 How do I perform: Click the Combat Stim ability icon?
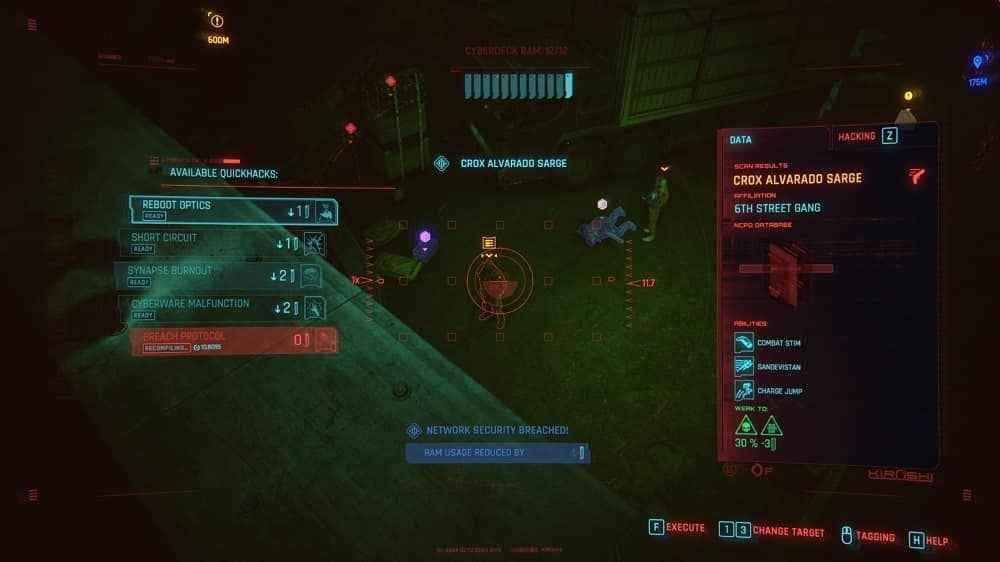tap(744, 343)
